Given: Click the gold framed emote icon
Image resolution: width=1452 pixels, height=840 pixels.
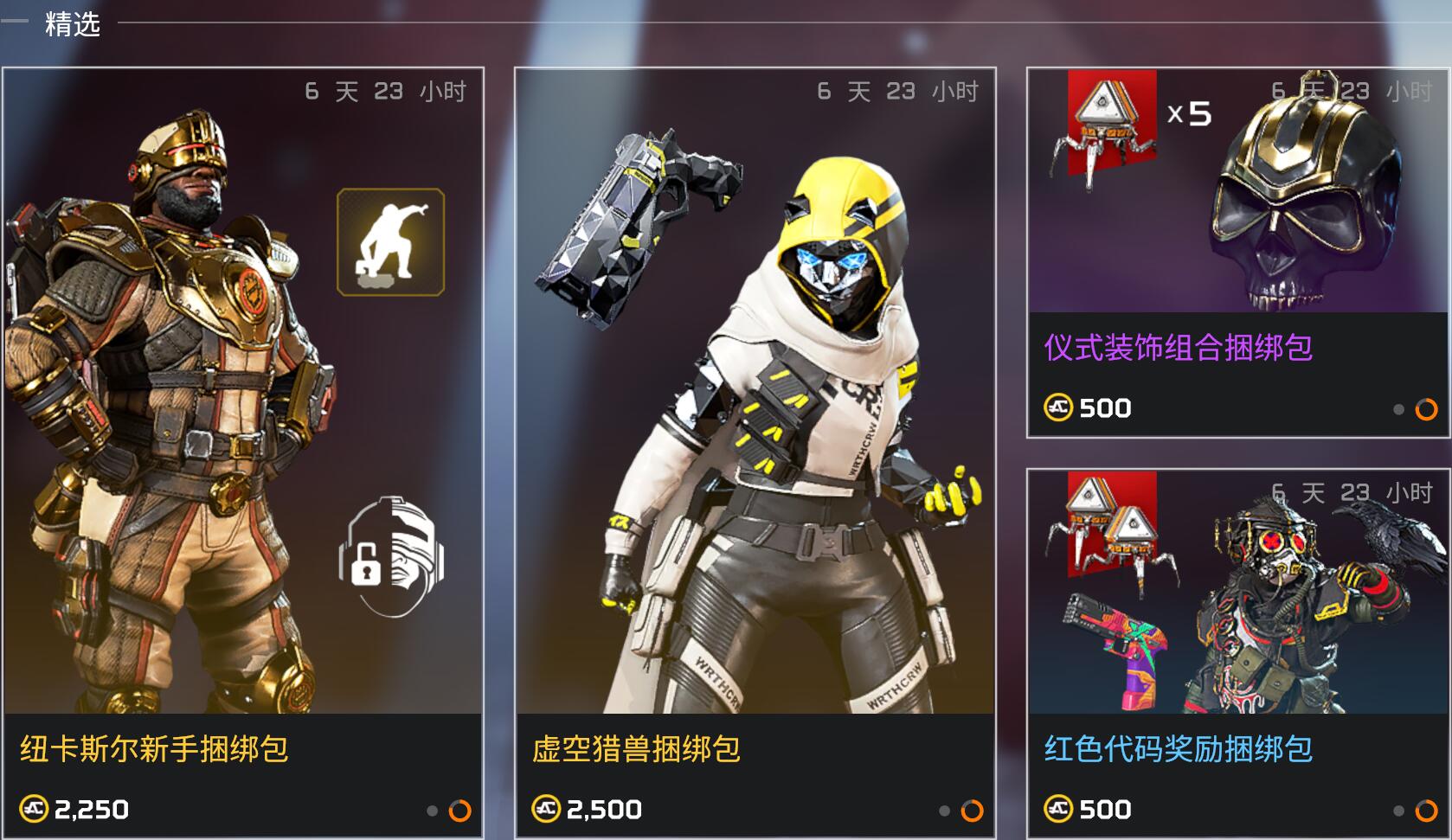Looking at the screenshot, I should coord(390,242).
